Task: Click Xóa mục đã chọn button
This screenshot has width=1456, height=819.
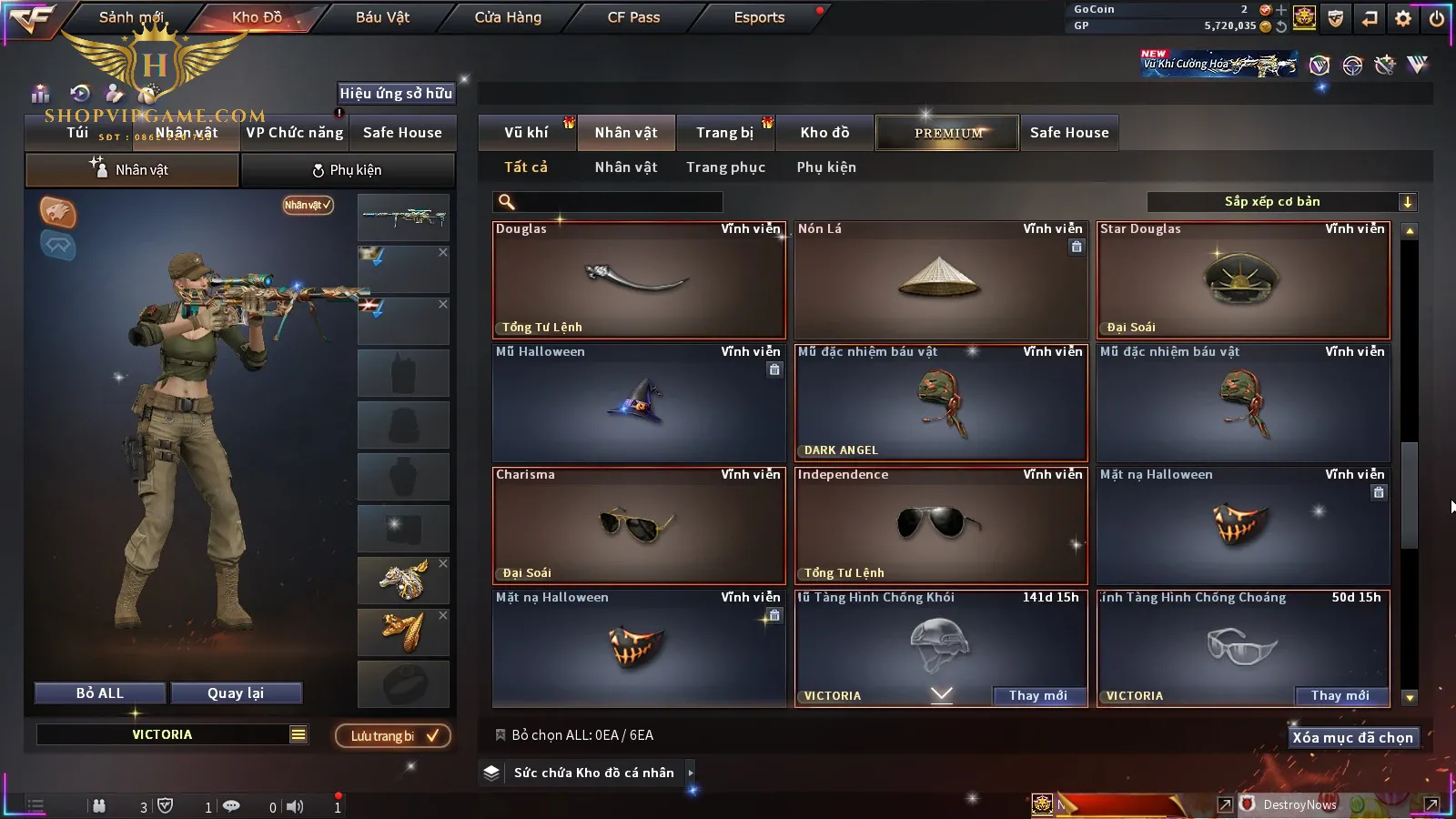Action: (x=1352, y=738)
